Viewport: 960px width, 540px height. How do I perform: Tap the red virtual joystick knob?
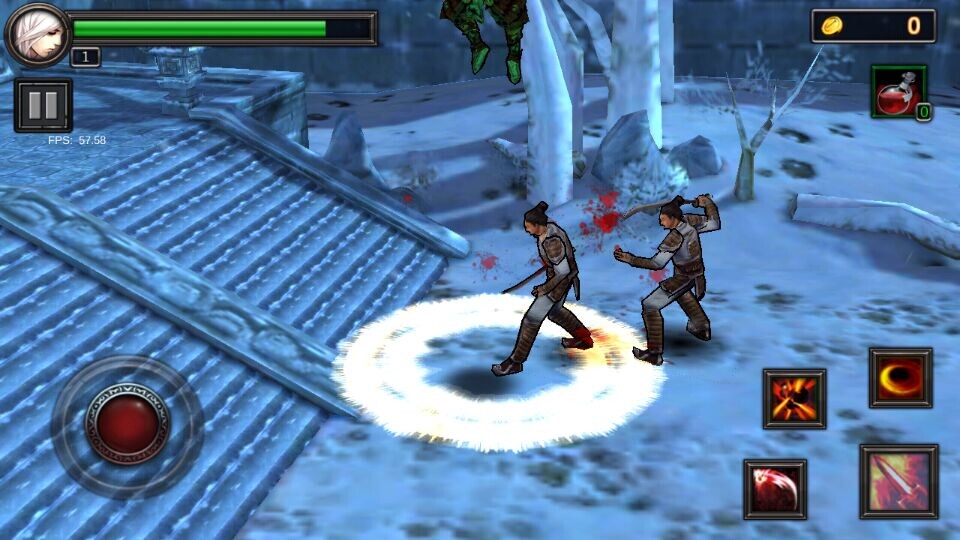127,426
